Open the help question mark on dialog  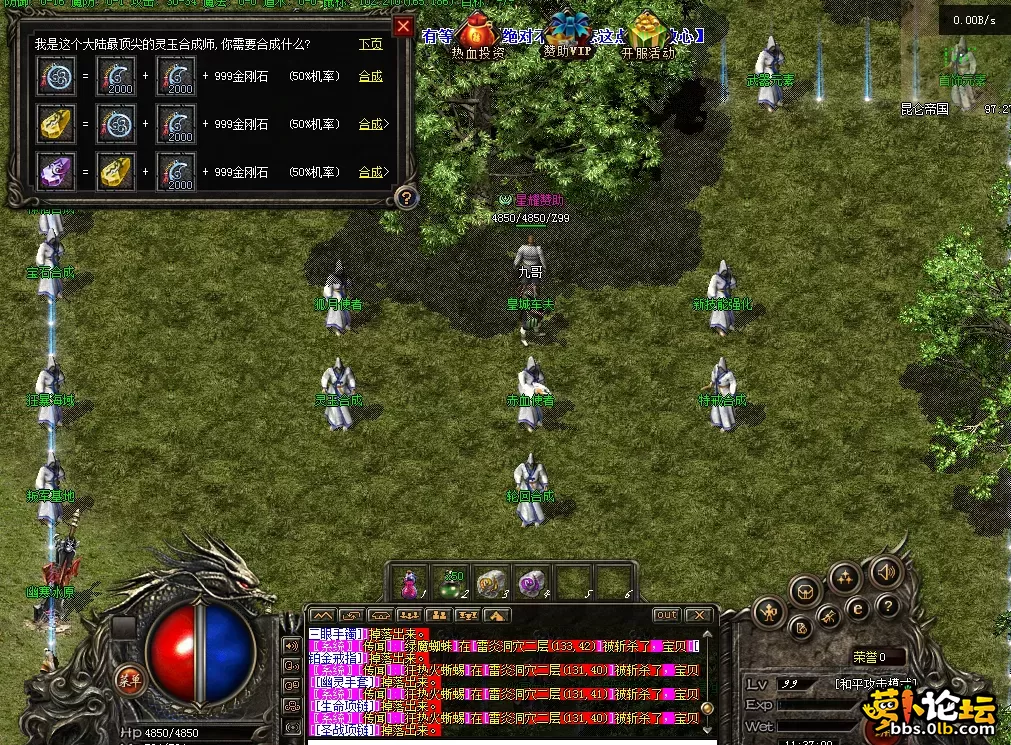[x=405, y=197]
